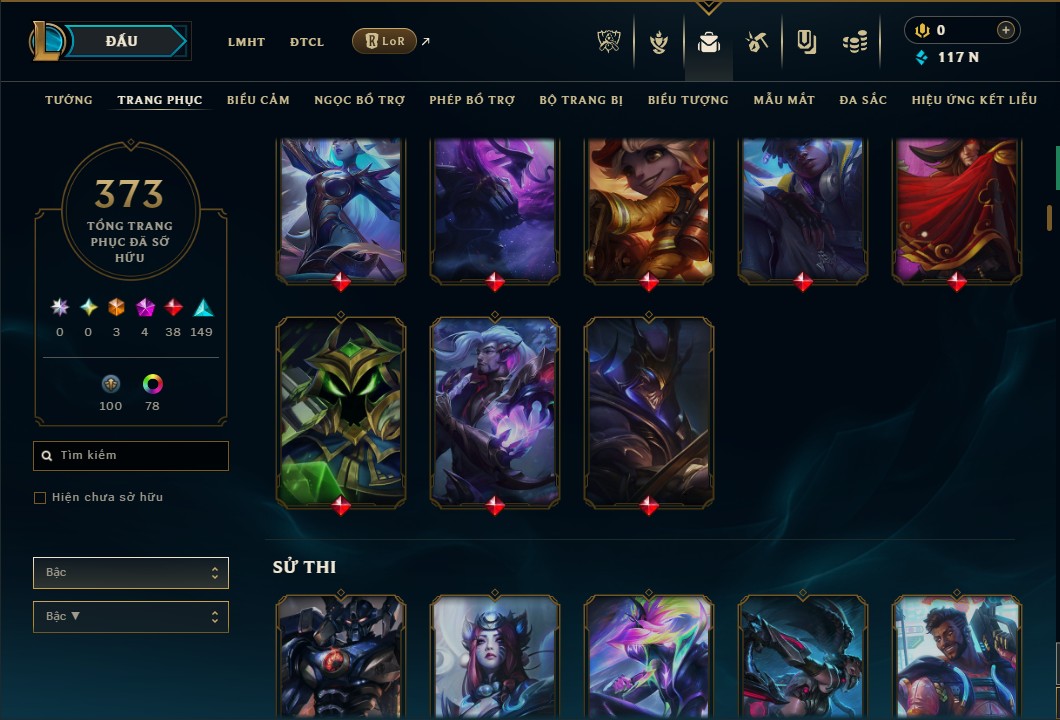Click the ĐẤU play button
The image size is (1060, 720).
[x=121, y=41]
